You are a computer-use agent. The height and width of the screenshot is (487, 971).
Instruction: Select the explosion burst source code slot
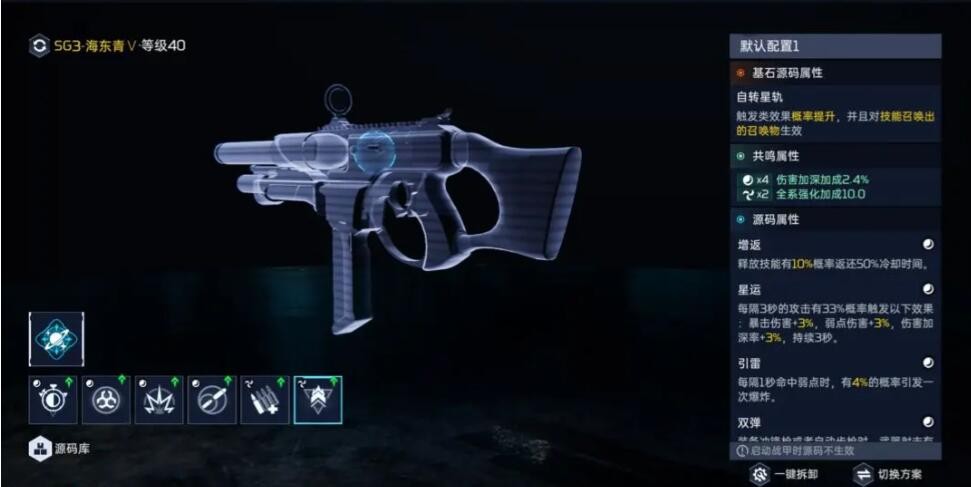click(159, 400)
